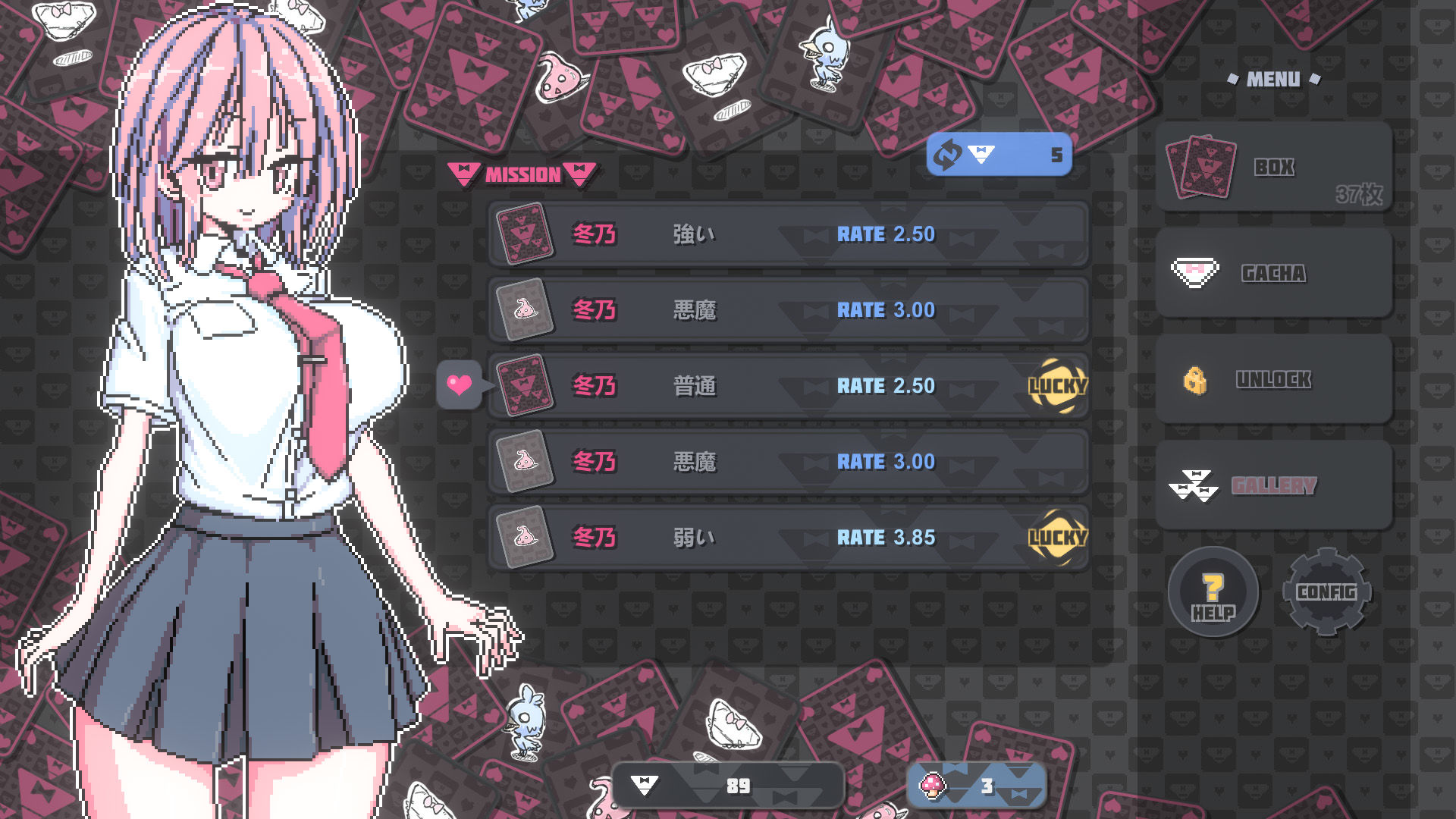The width and height of the screenshot is (1456, 819).
Task: Open the CONFIG settings gear
Action: [x=1326, y=592]
